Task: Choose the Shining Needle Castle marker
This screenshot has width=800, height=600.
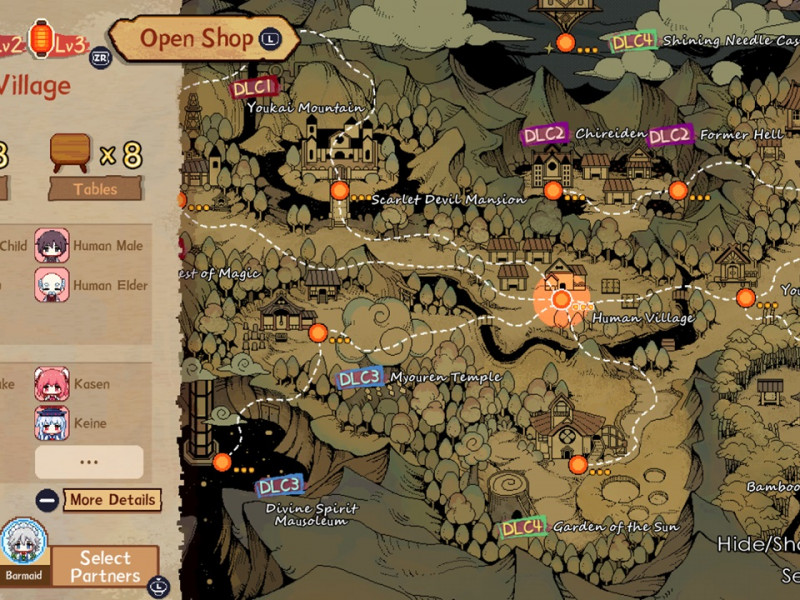Action: point(566,43)
